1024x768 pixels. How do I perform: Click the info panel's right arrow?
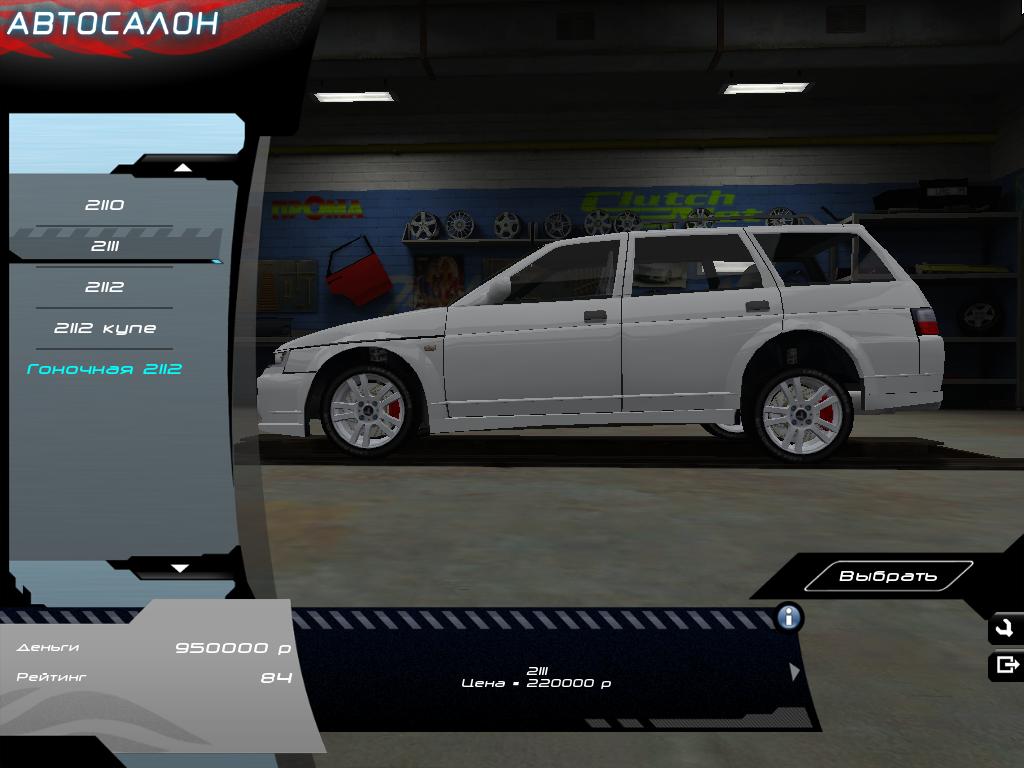(795, 672)
